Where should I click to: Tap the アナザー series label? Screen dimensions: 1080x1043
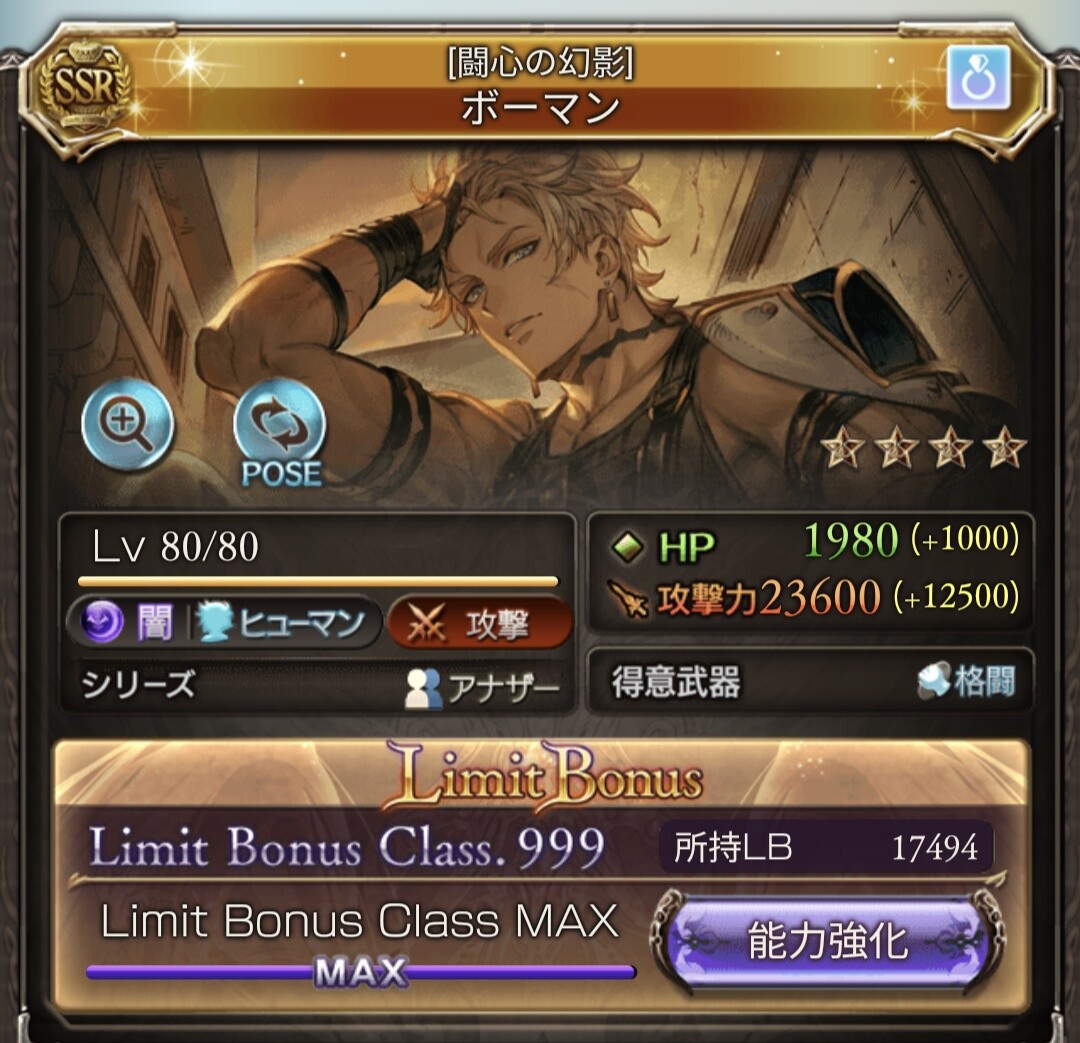tap(482, 689)
